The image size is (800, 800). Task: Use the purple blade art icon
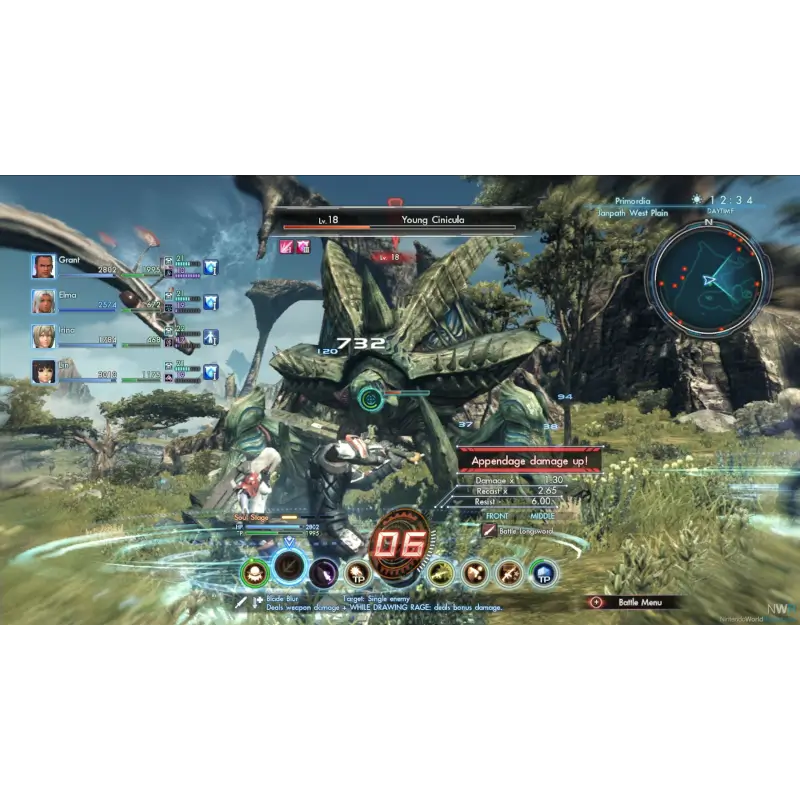(323, 573)
